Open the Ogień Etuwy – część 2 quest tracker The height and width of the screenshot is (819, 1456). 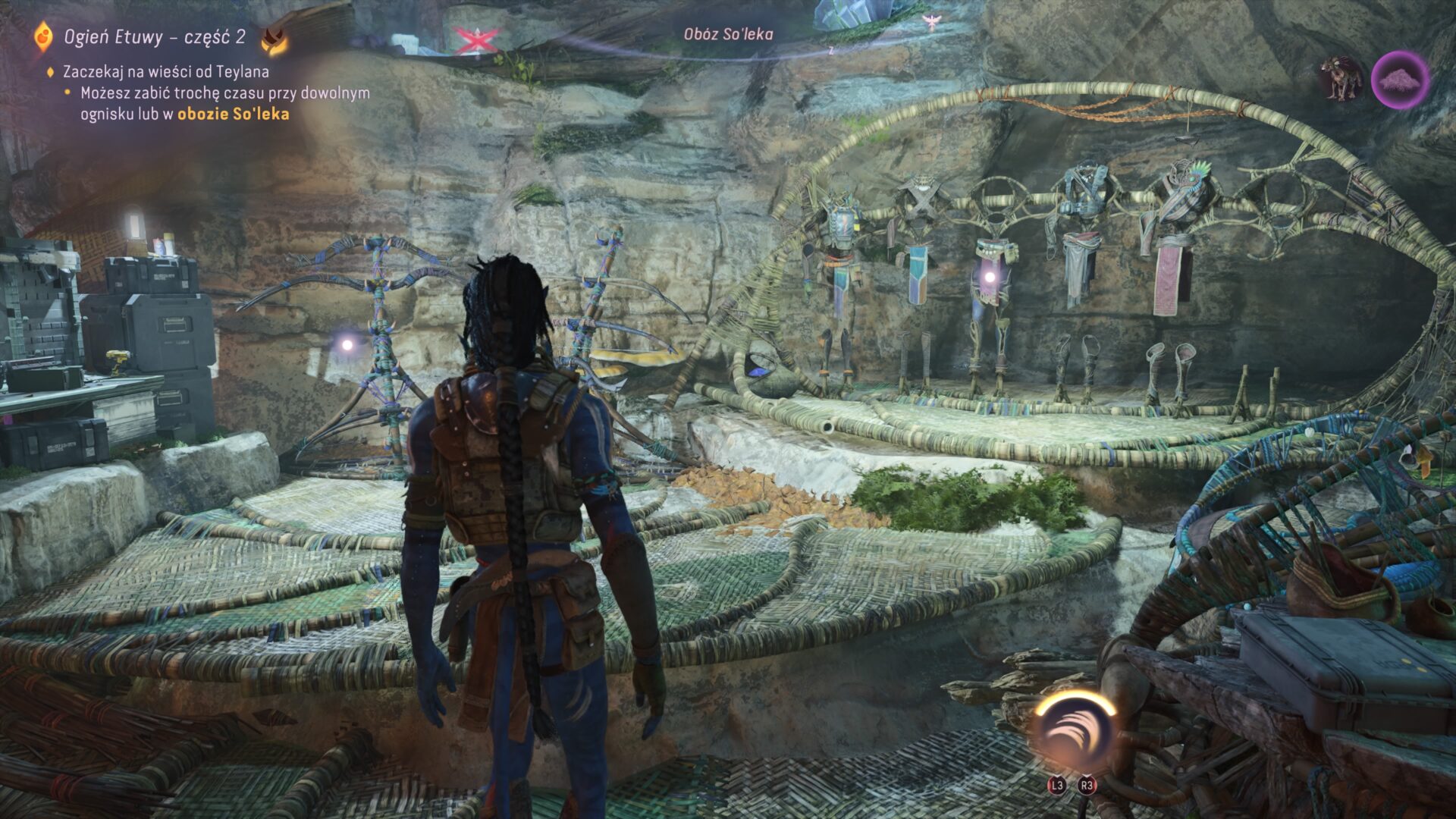[x=154, y=37]
